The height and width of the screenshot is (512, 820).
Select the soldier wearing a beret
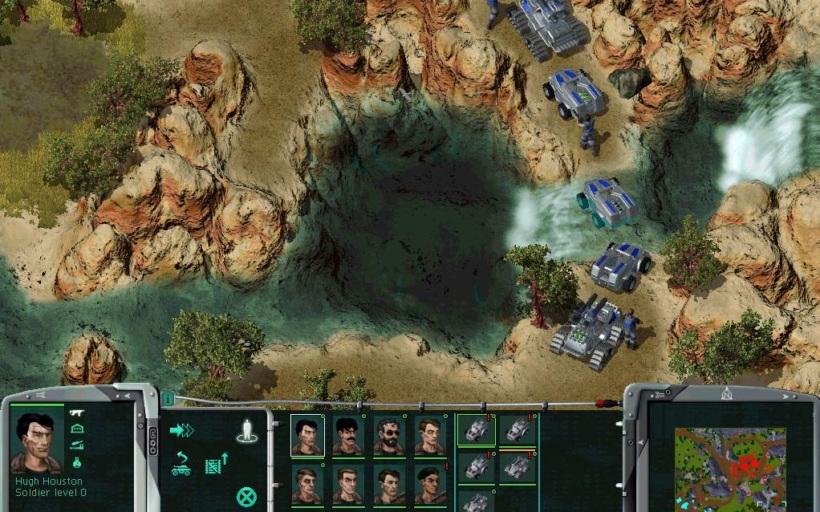pyautogui.click(x=429, y=484)
